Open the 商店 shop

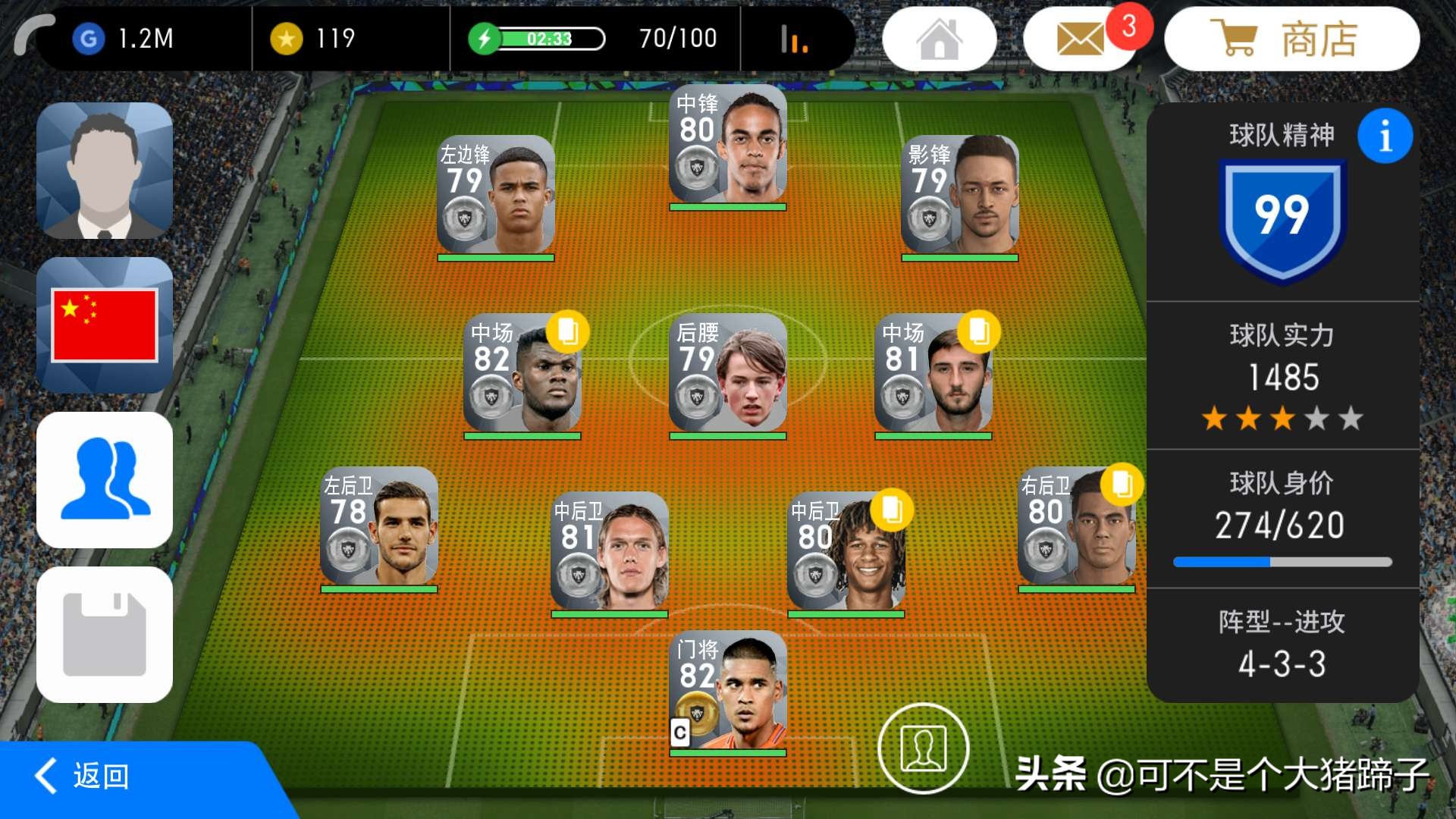[x=1291, y=39]
